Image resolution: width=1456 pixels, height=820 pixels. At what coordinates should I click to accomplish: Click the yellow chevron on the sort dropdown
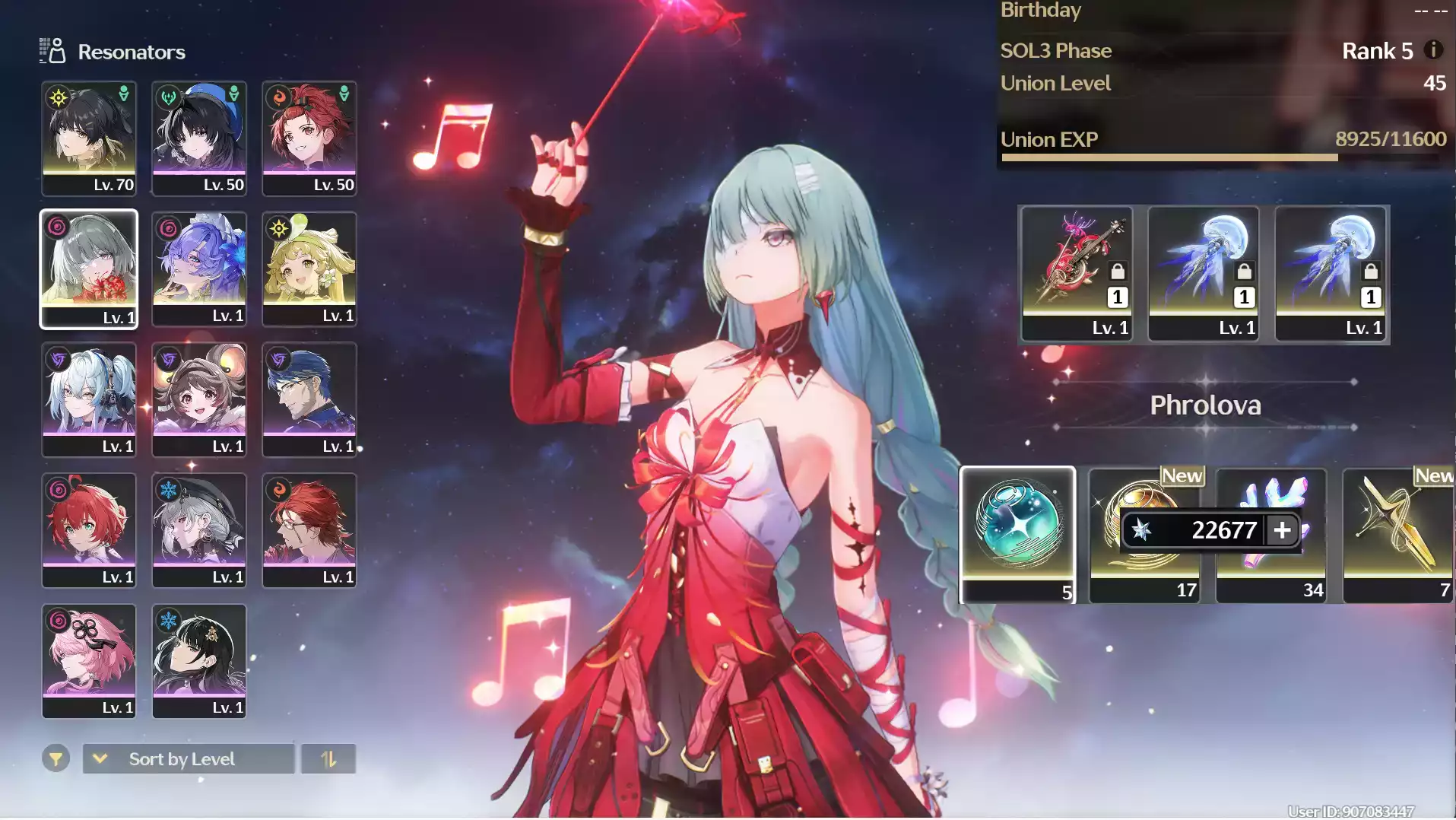coord(100,758)
